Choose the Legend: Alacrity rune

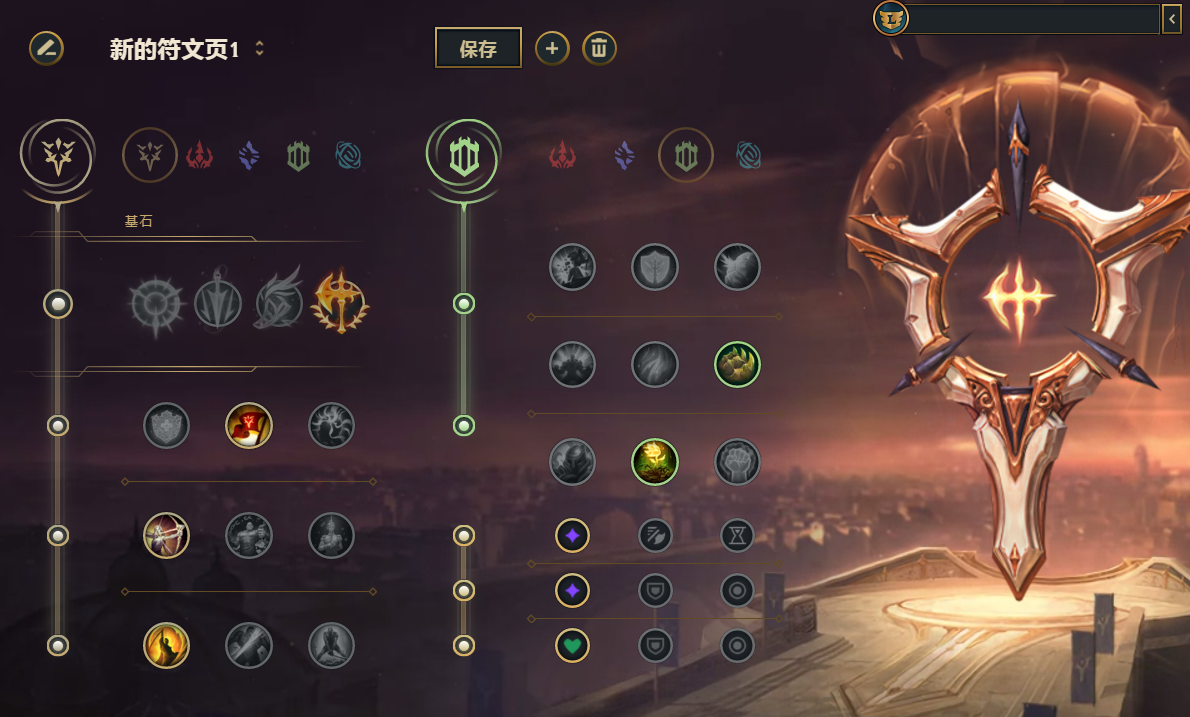pos(167,536)
